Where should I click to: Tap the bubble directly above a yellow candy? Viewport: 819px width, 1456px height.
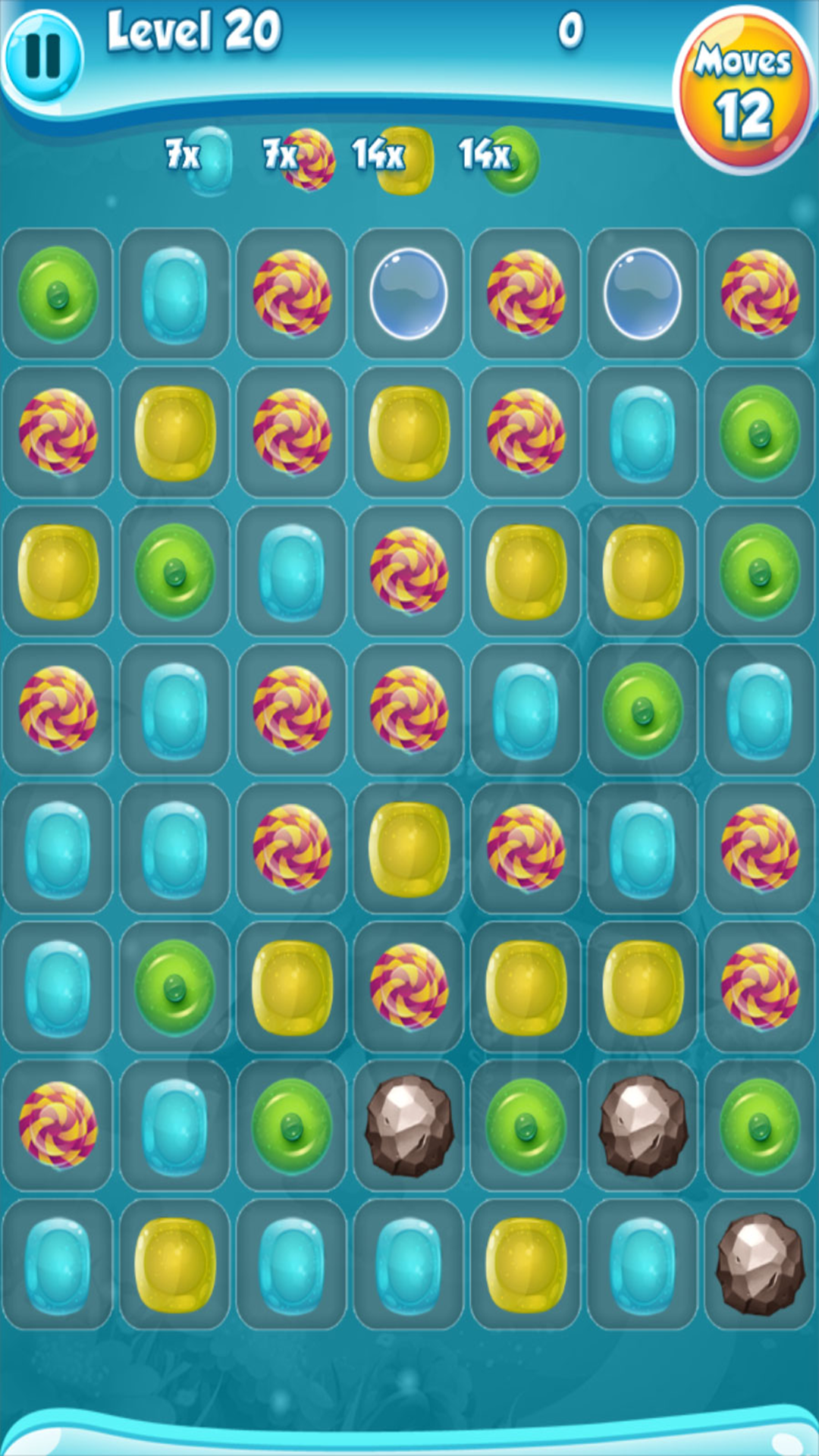[409, 293]
